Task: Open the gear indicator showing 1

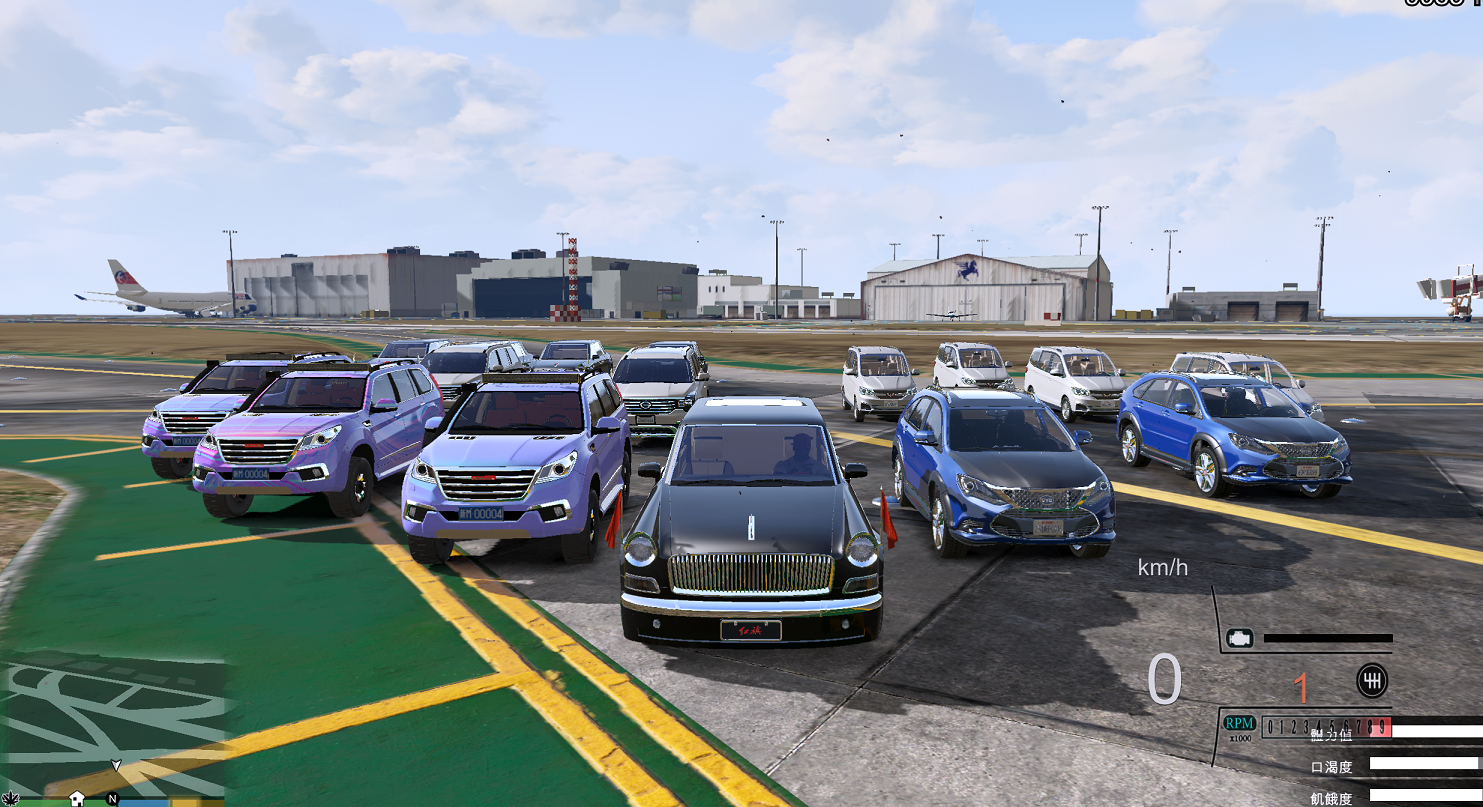Action: 1301,686
